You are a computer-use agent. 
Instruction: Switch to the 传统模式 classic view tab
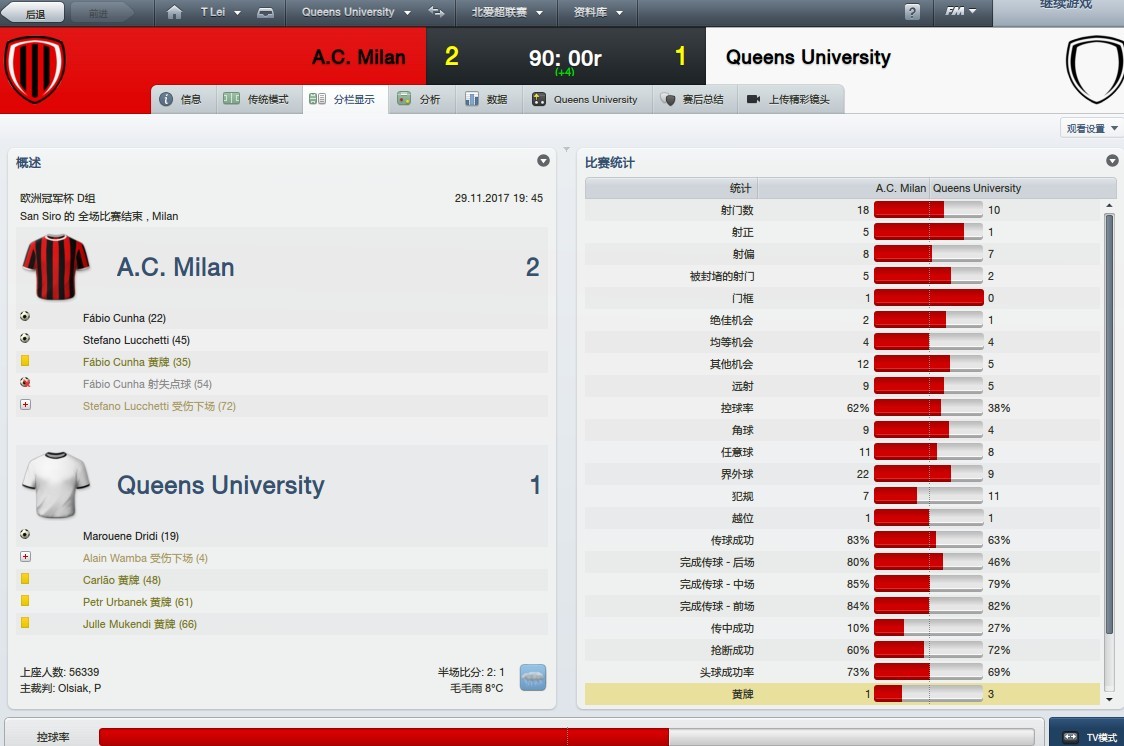click(x=258, y=99)
